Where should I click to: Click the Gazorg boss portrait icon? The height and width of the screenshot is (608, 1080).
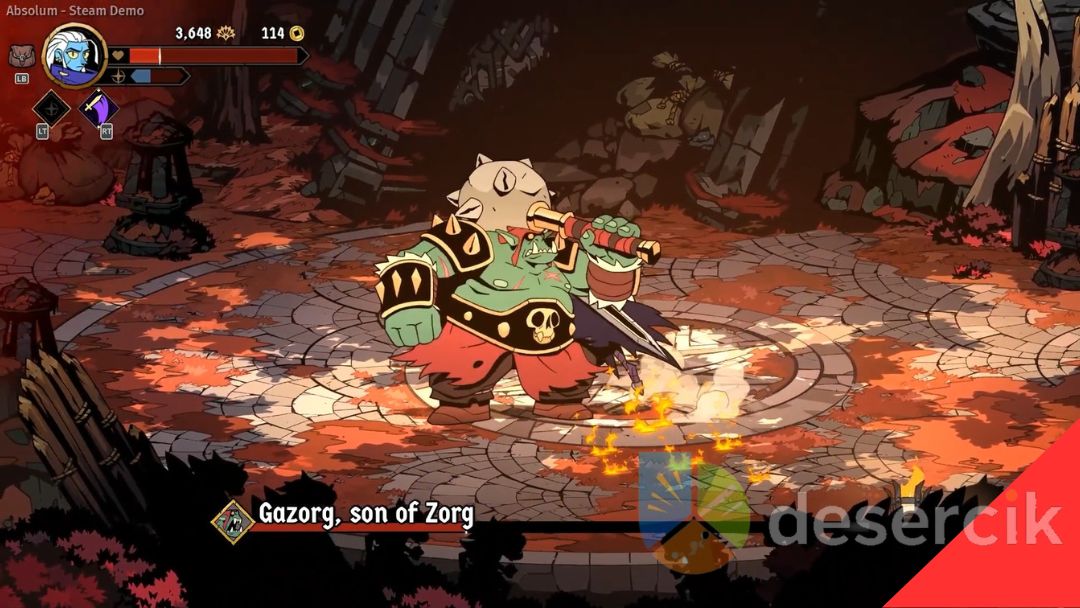coord(232,520)
